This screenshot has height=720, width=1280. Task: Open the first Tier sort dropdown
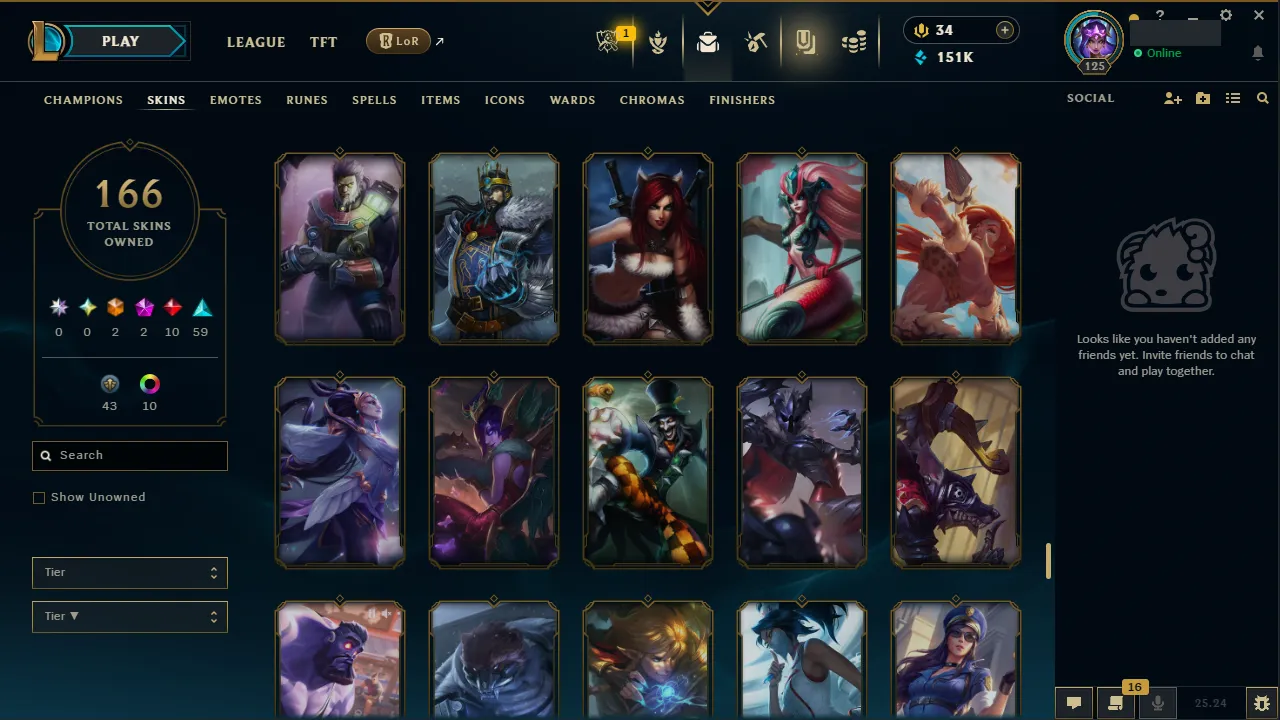[129, 572]
